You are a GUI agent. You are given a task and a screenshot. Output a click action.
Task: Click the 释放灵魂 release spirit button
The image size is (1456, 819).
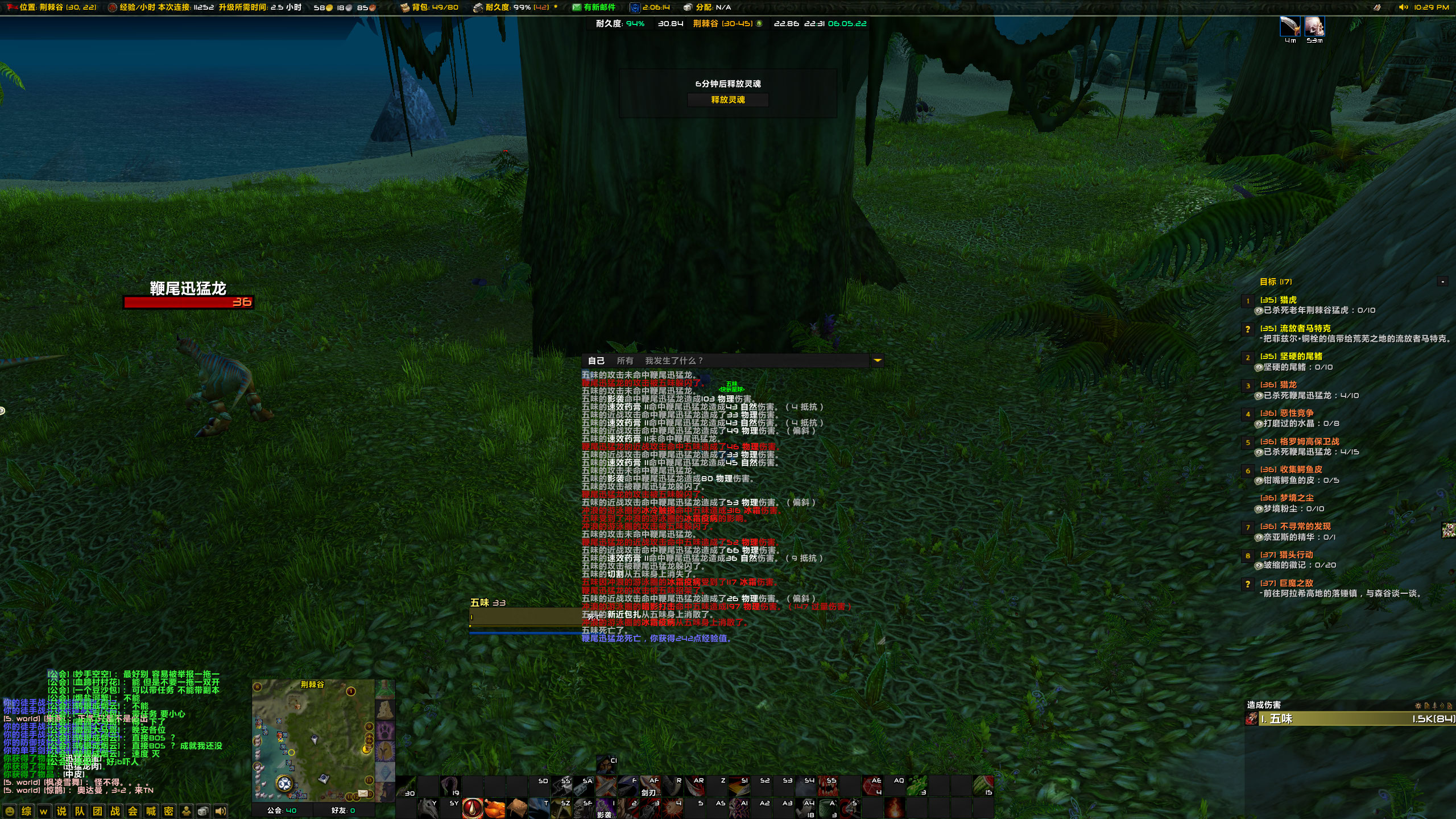click(729, 100)
